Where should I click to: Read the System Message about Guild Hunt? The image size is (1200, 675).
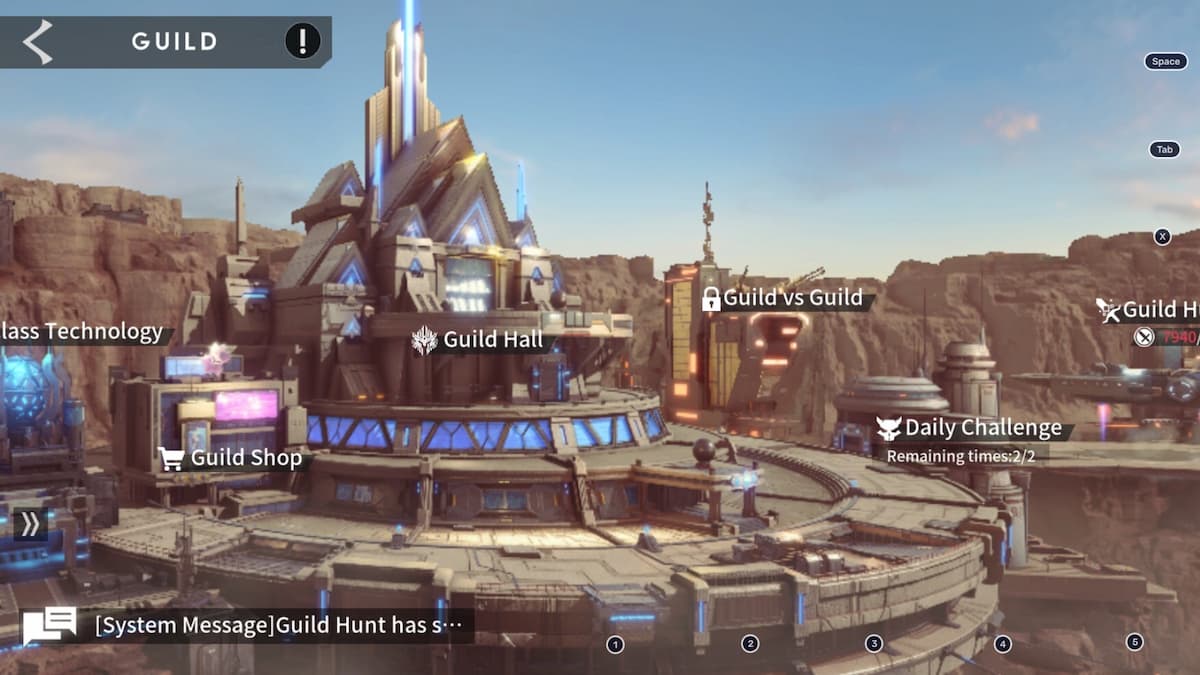[x=279, y=626]
